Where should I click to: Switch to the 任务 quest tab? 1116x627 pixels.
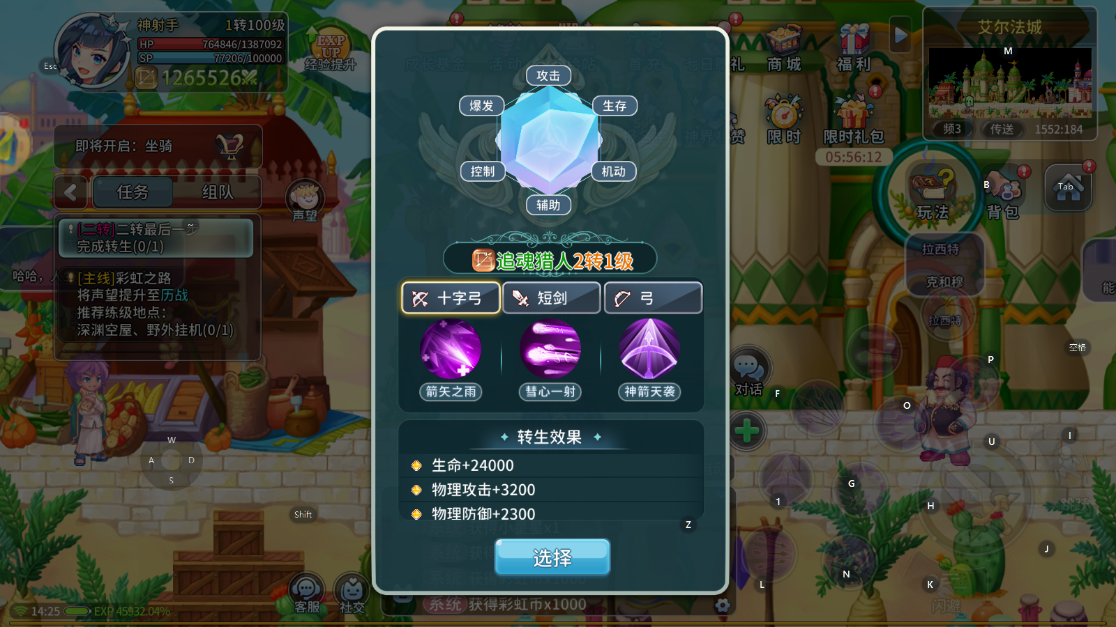(x=133, y=192)
